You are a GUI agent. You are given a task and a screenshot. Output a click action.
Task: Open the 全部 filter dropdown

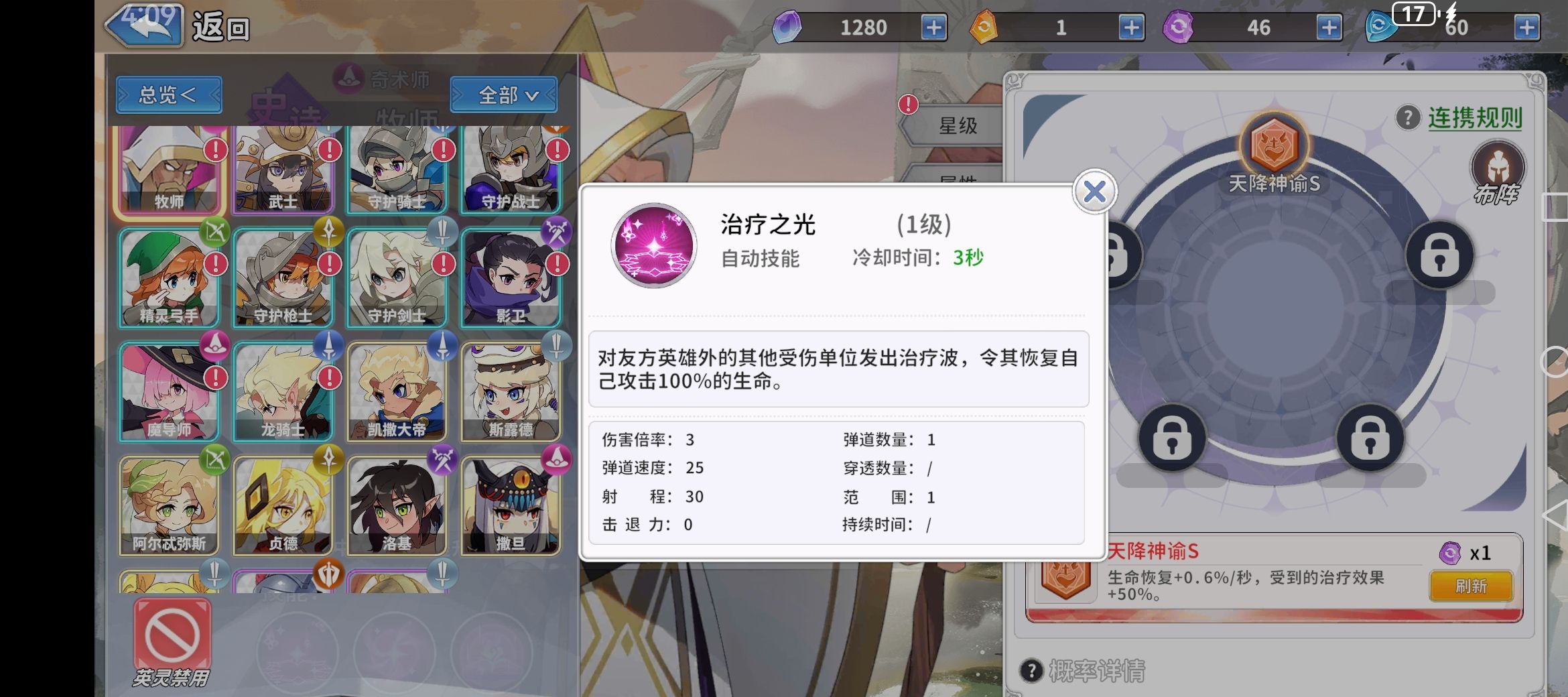pos(503,95)
